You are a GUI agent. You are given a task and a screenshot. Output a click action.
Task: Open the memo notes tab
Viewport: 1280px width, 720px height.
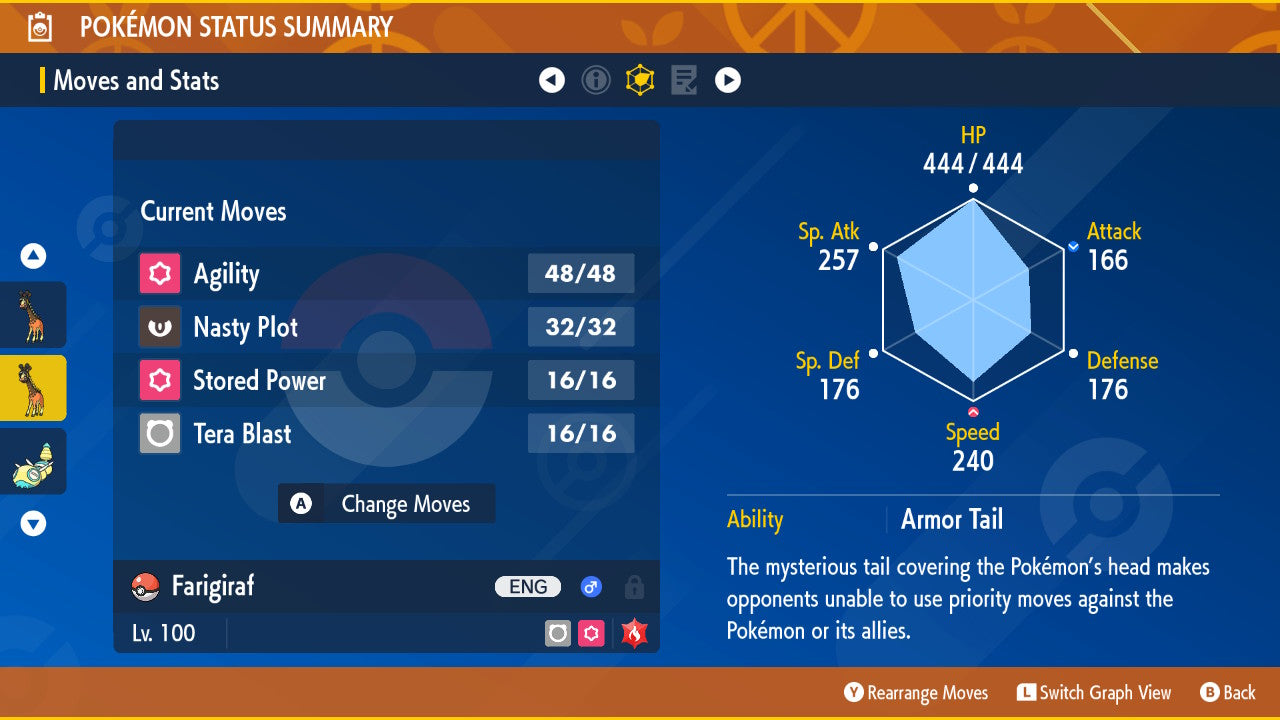pyautogui.click(x=684, y=80)
